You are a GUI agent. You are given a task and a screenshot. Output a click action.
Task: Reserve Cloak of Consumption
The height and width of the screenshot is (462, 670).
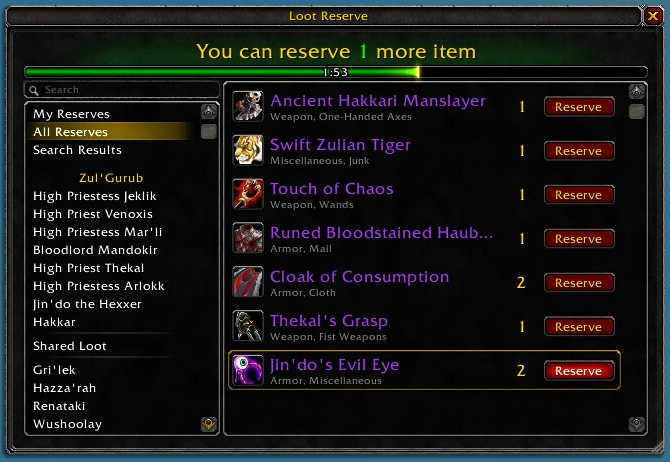tap(578, 283)
